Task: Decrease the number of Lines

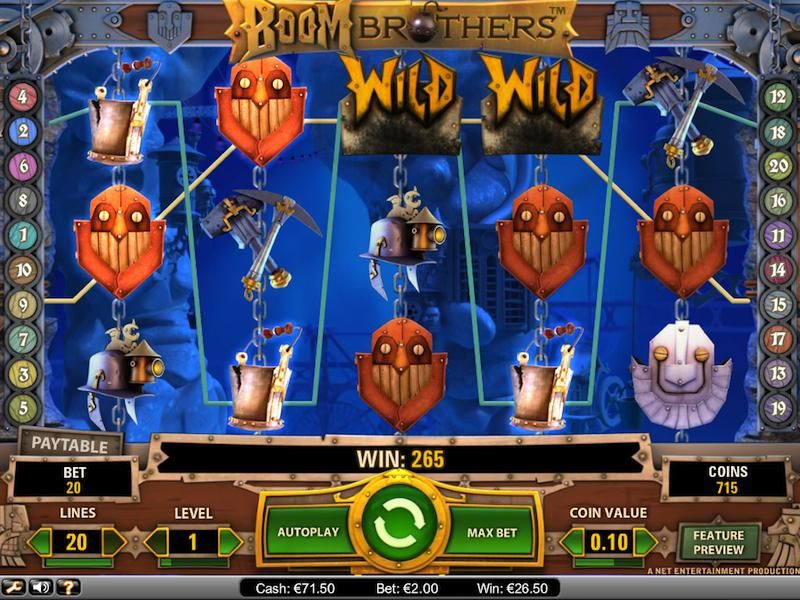Action: [x=40, y=543]
